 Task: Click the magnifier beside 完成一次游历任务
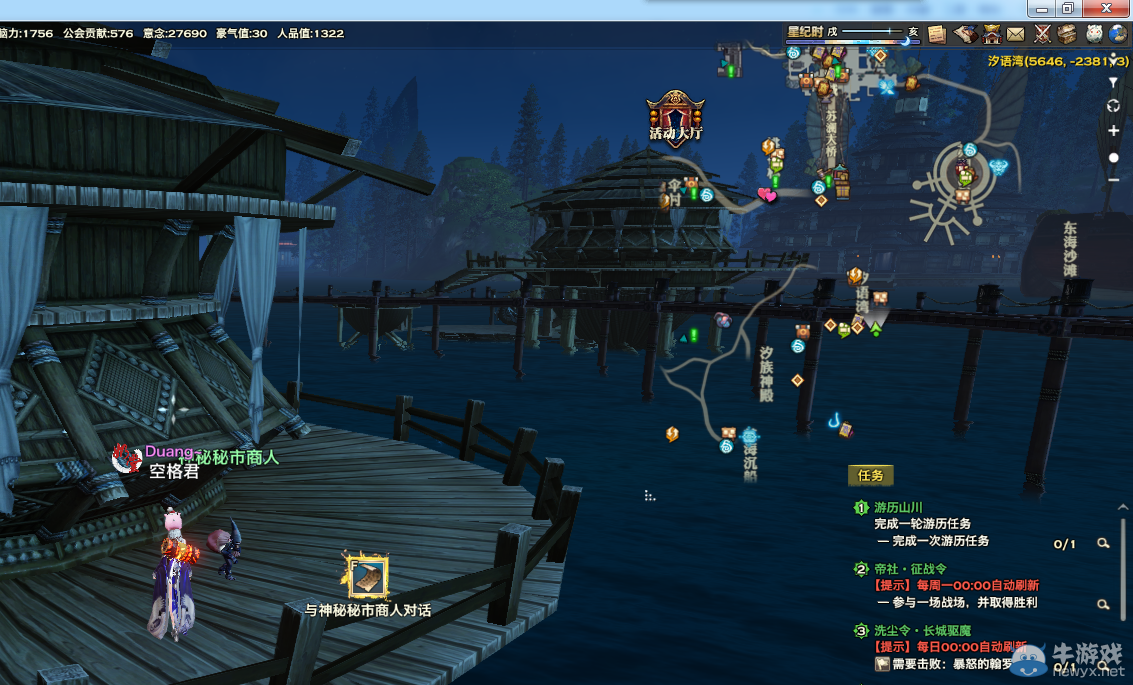click(x=1103, y=543)
